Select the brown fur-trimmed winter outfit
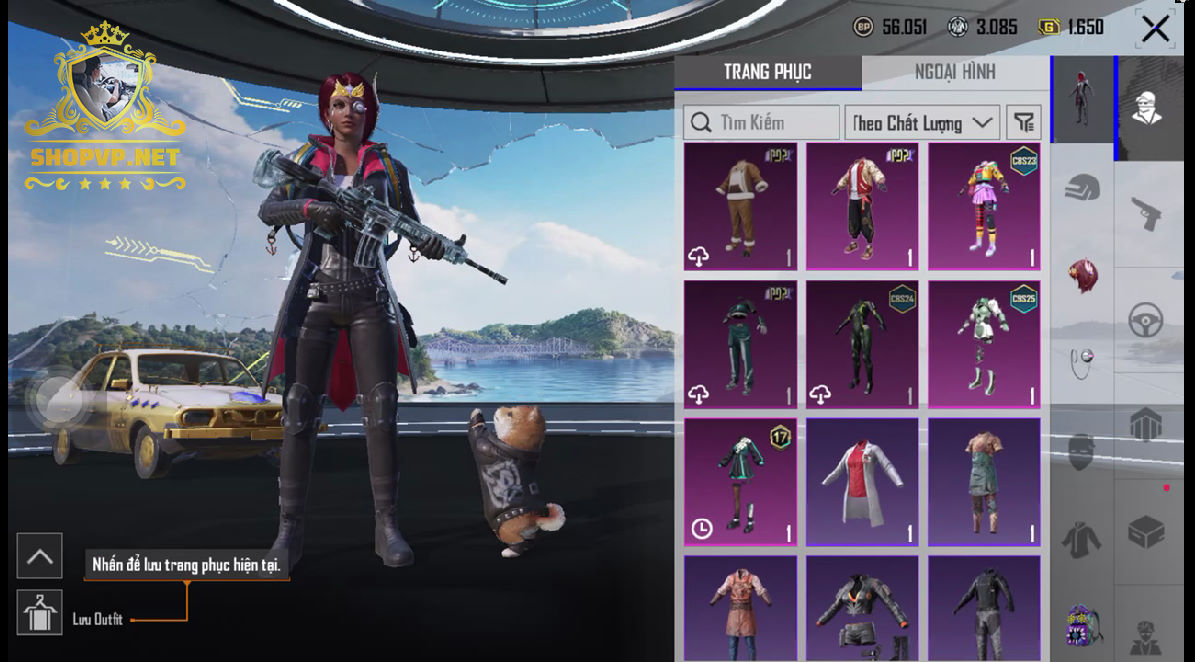This screenshot has height=662, width=1195. point(741,207)
